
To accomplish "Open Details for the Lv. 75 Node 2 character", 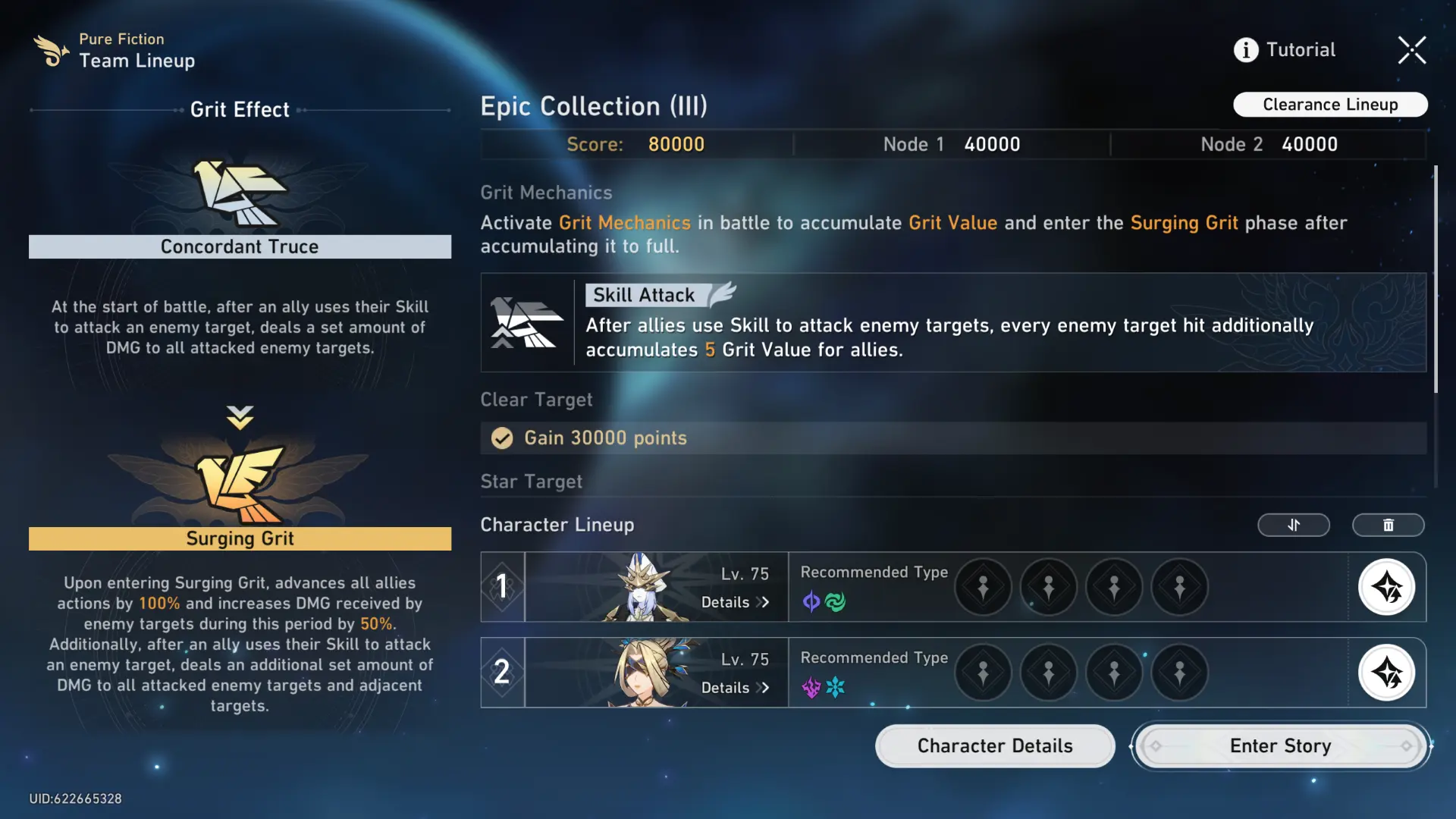I will [734, 688].
